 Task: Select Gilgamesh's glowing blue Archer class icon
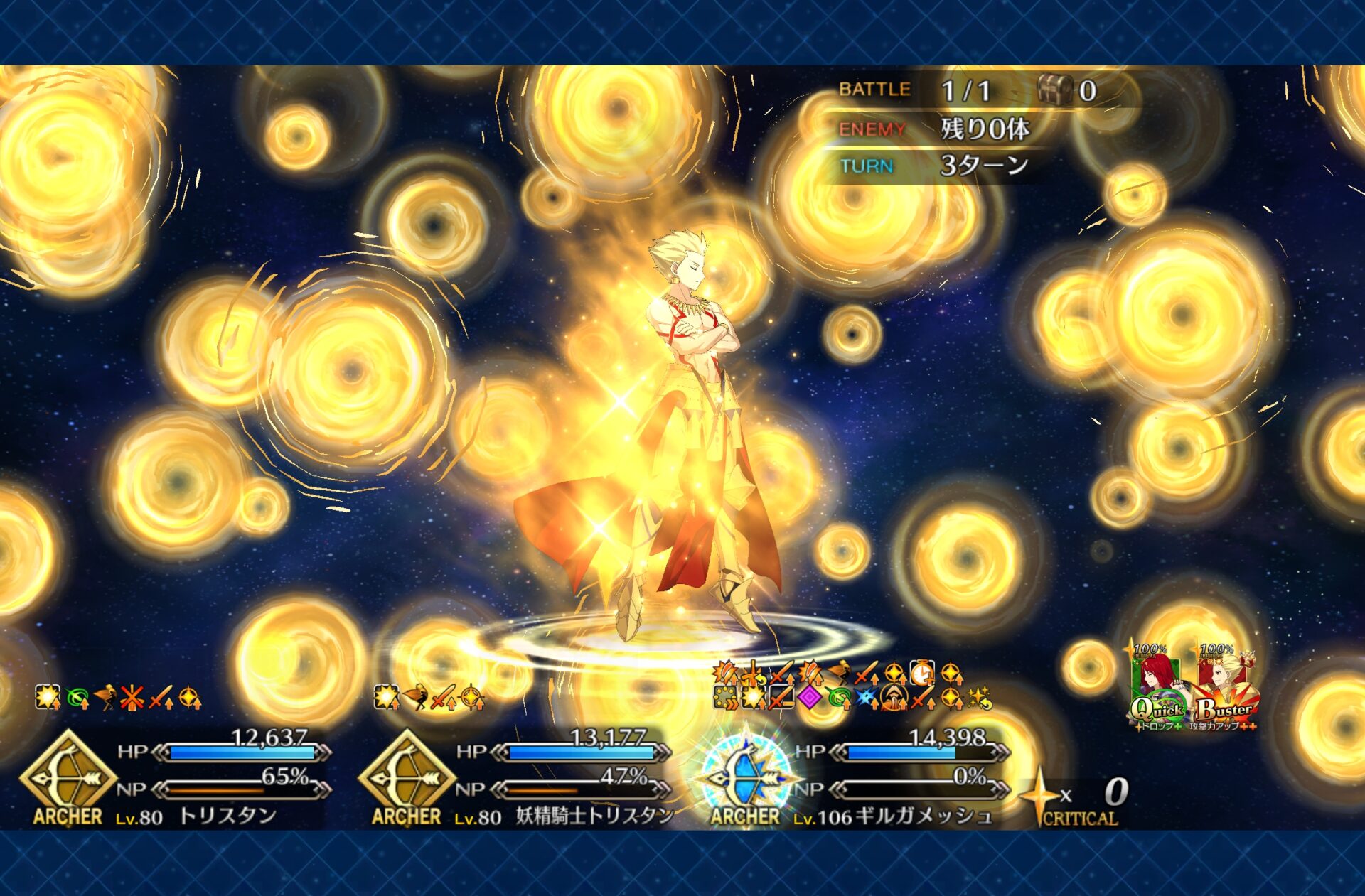pyautogui.click(x=745, y=774)
